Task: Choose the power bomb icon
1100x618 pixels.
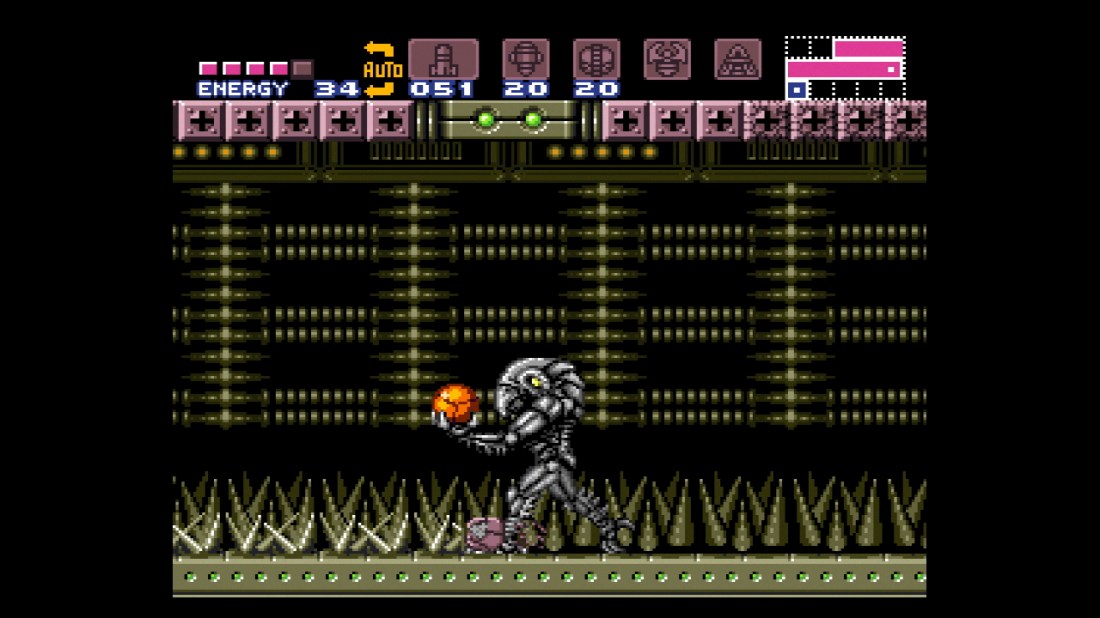Action: [x=596, y=59]
